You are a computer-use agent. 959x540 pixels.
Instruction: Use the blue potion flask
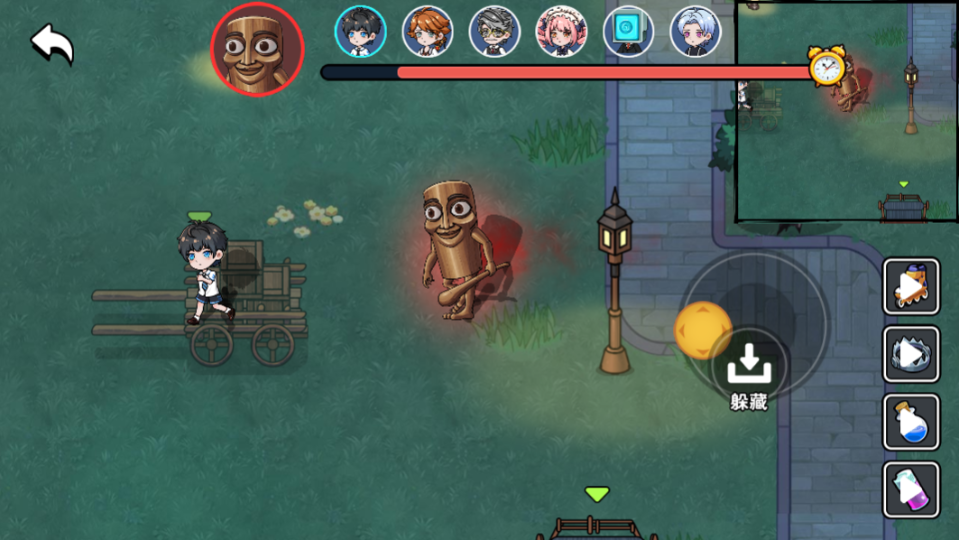click(x=911, y=422)
